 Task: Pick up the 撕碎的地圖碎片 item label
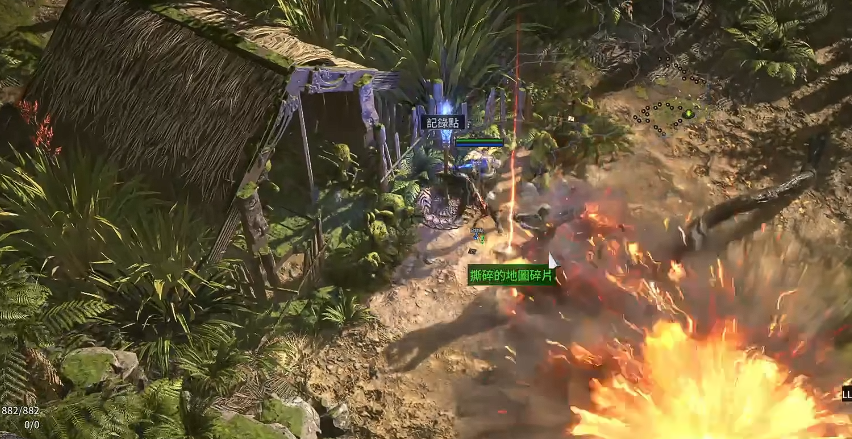tap(511, 274)
